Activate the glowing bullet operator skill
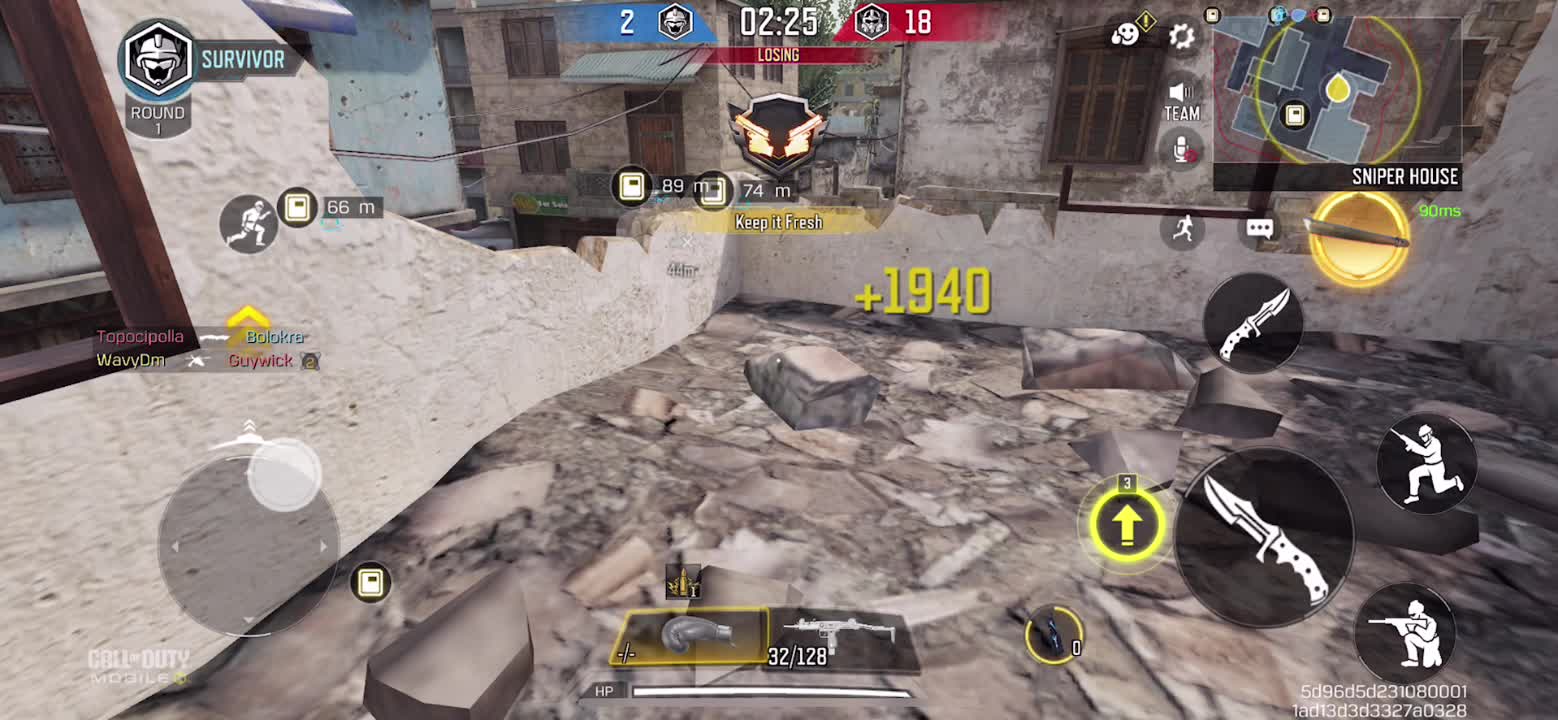The width and height of the screenshot is (1558, 720). pos(1358,237)
